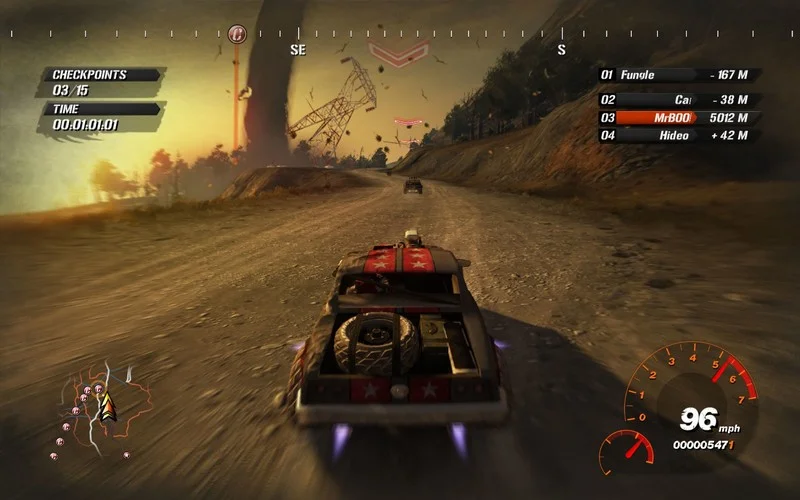Select Funole's row in the standings

(x=680, y=75)
